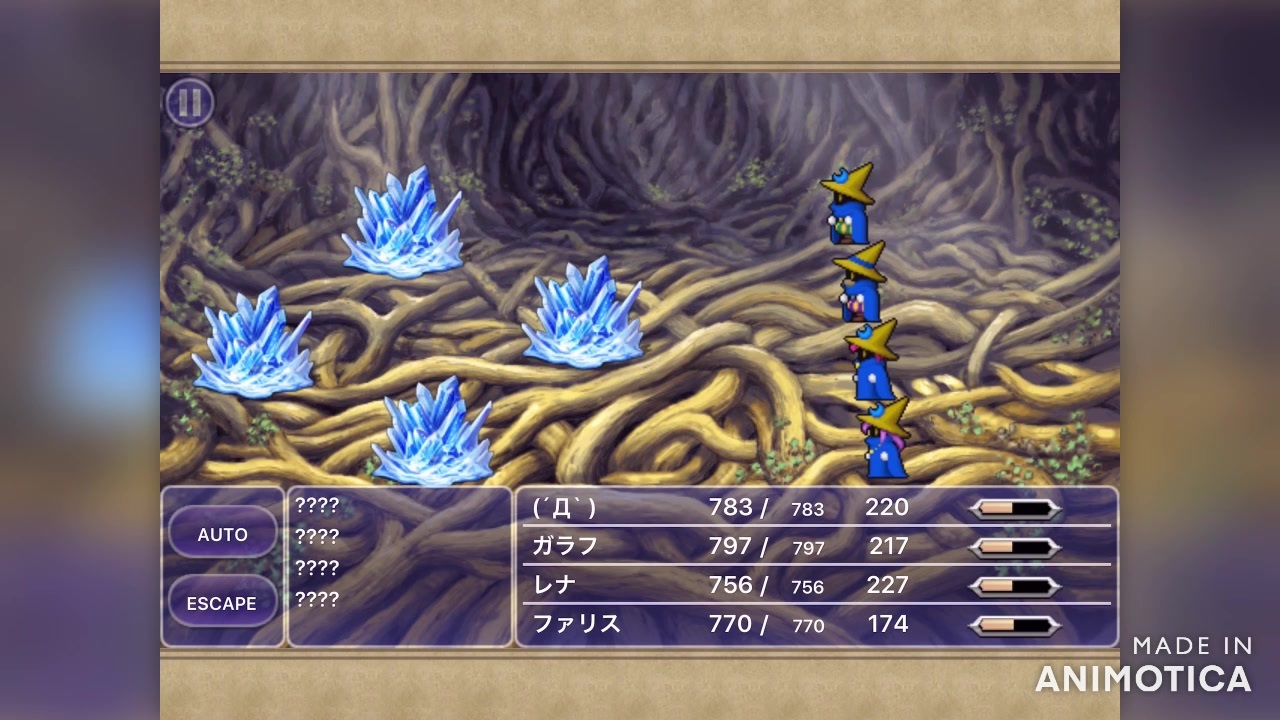The height and width of the screenshot is (720, 1280).
Task: Tap the third ???? enemy entry
Action: tap(316, 568)
